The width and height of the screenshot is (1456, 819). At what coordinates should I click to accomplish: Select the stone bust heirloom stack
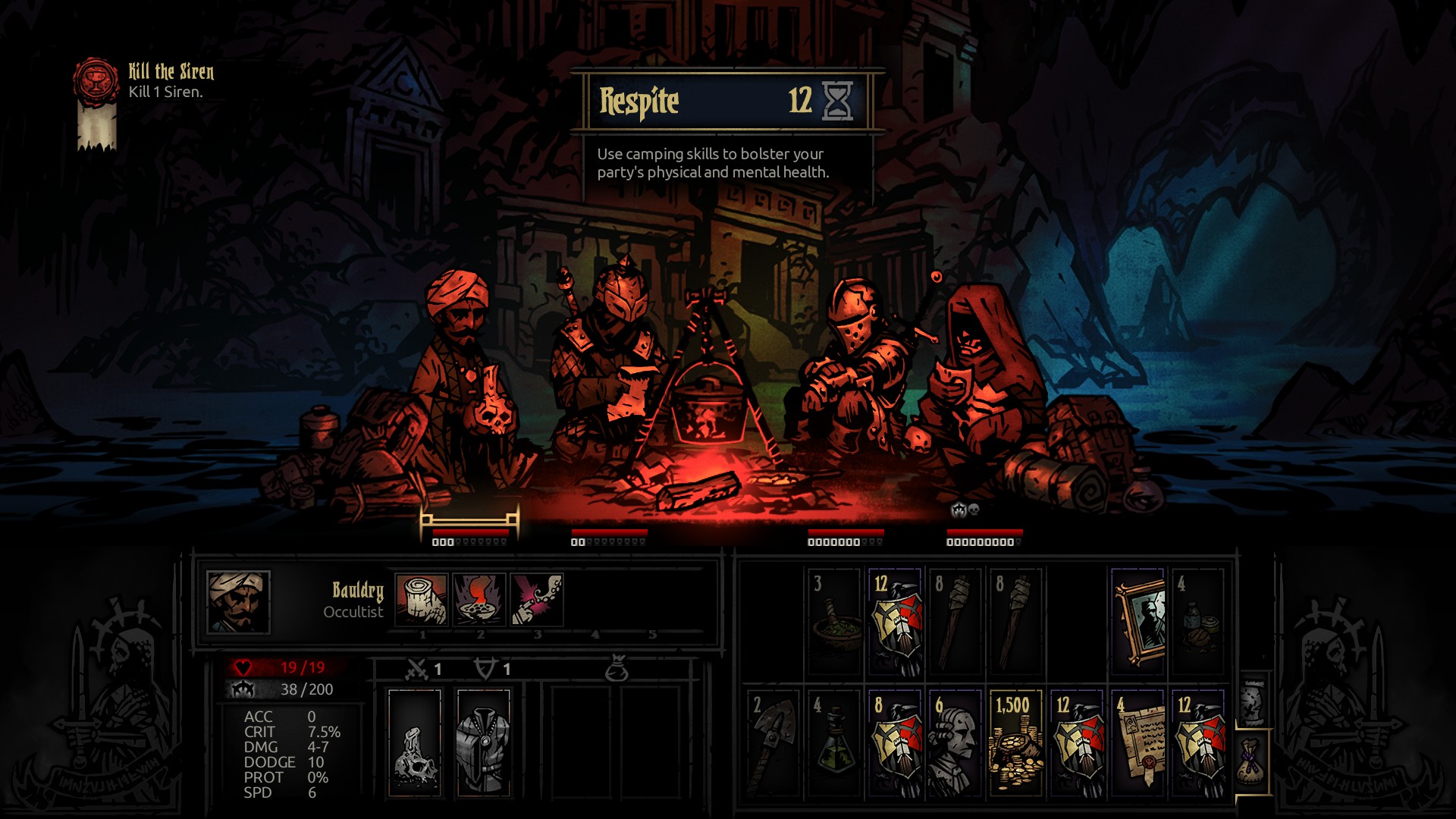(955, 743)
